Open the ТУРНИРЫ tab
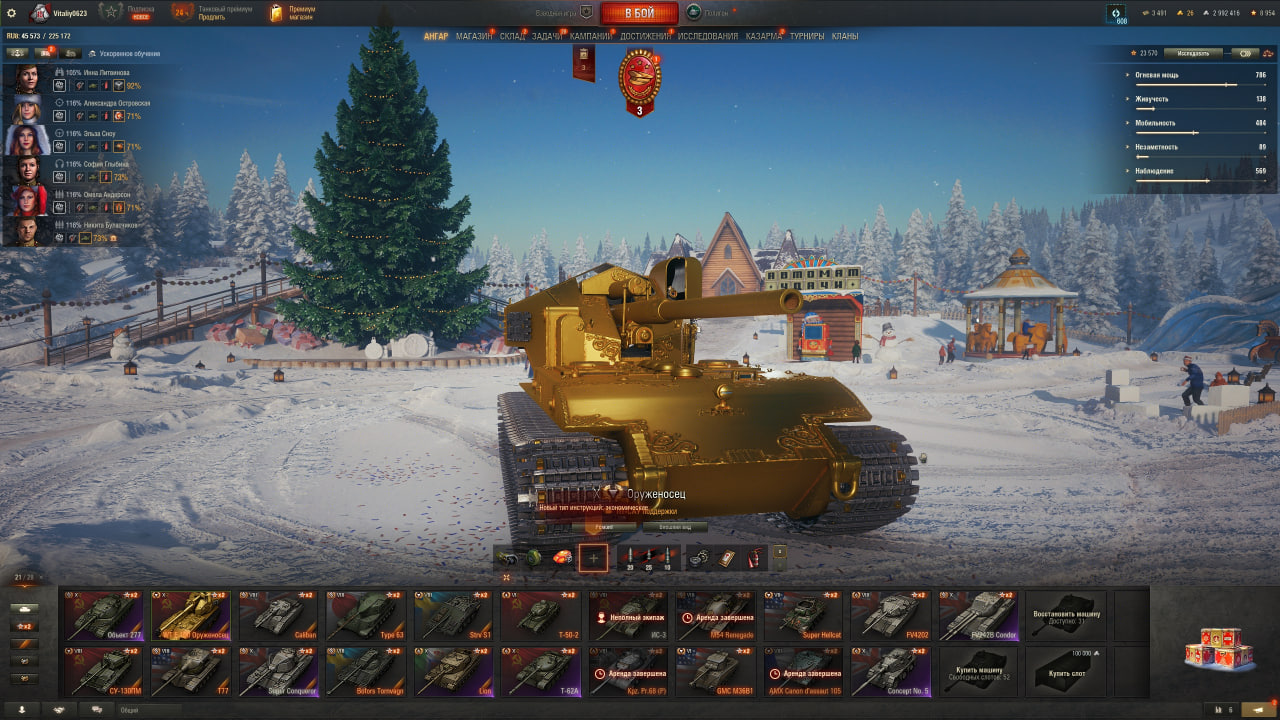The width and height of the screenshot is (1280, 720). click(x=807, y=36)
